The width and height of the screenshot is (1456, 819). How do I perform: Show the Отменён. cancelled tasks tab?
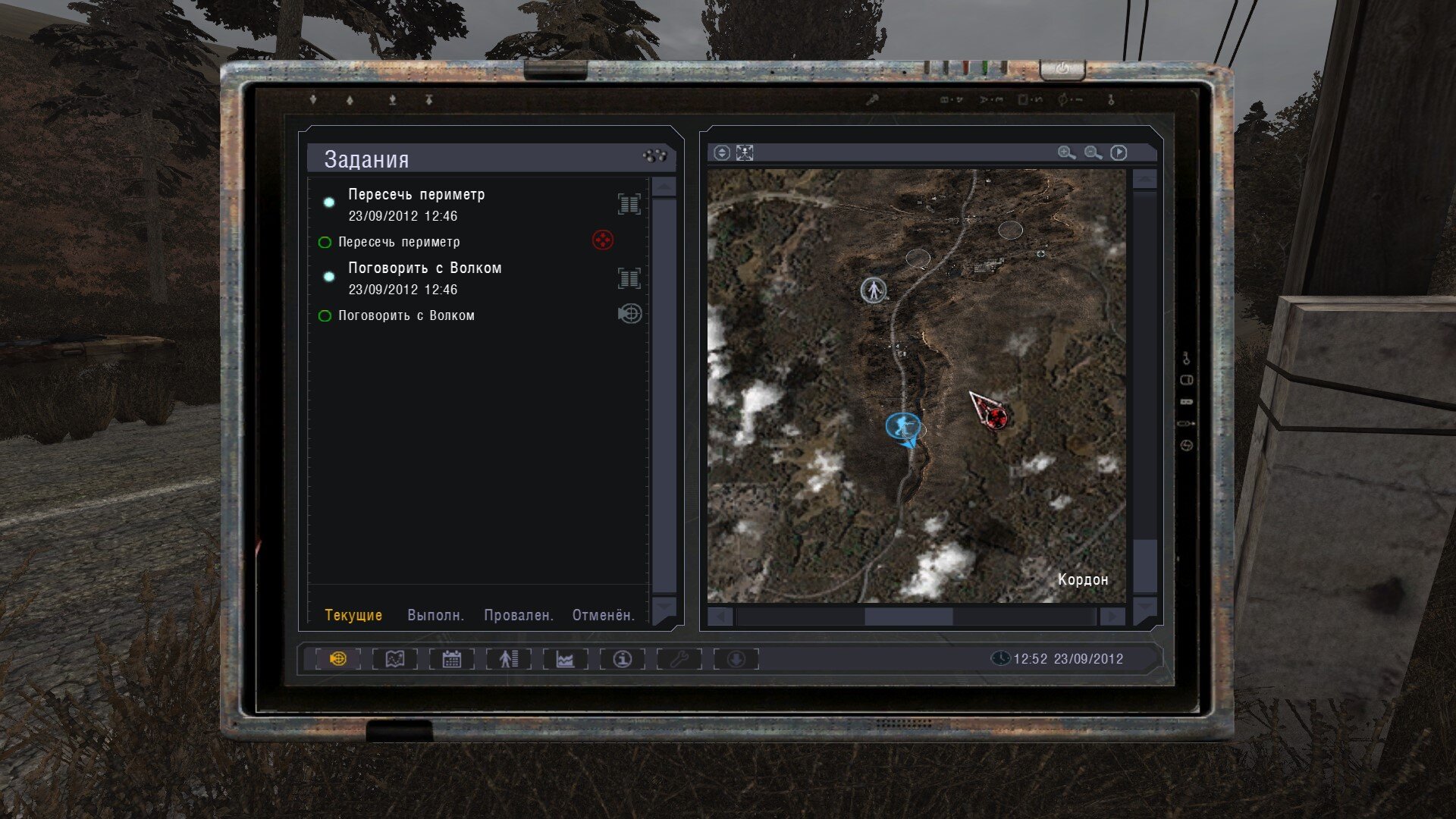pos(603,615)
